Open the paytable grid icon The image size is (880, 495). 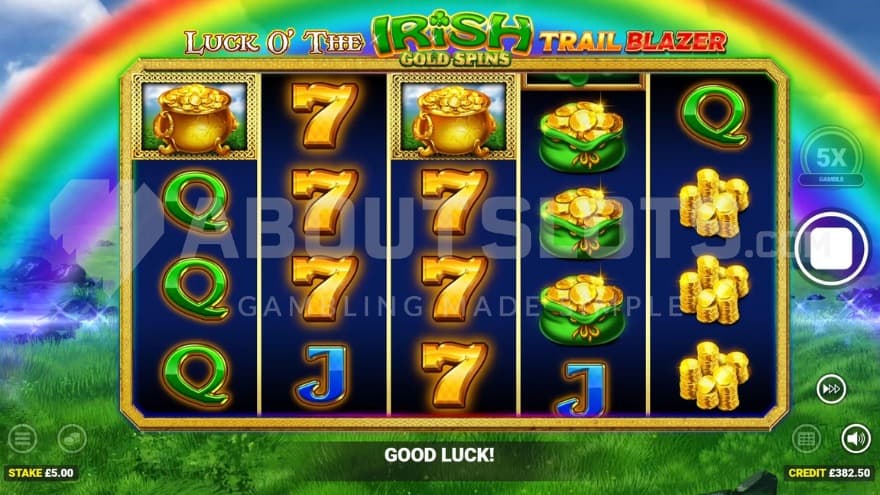806,438
